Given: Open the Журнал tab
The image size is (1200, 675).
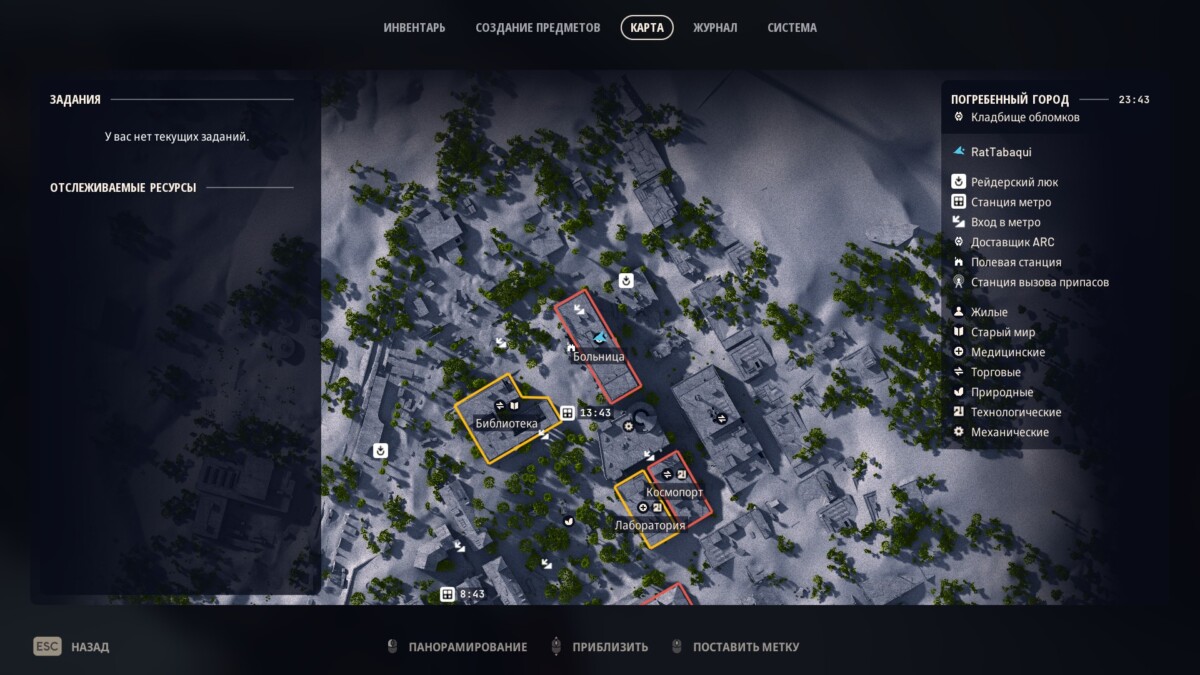Looking at the screenshot, I should (715, 28).
